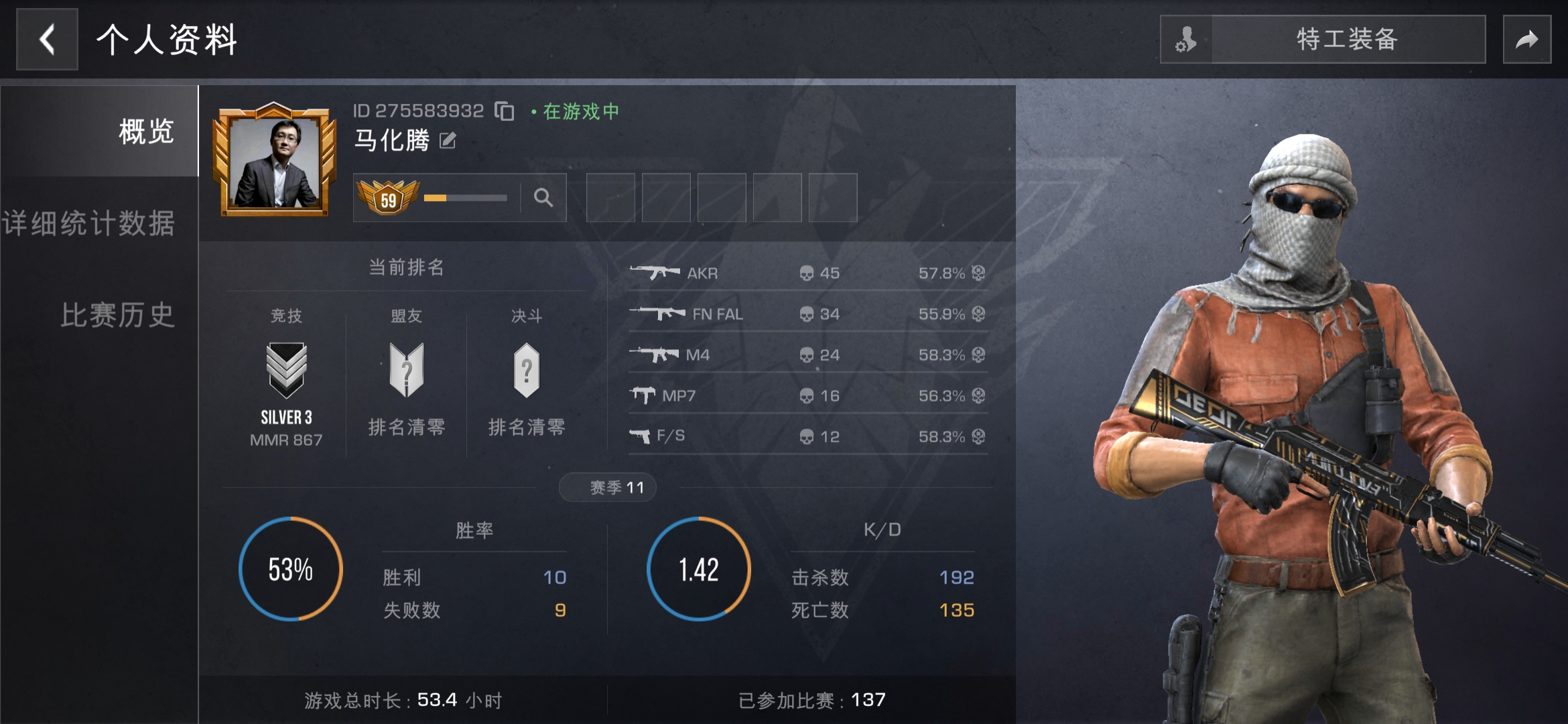The width and height of the screenshot is (1568, 724).
Task: Click the share arrow icon top right
Action: [1527, 40]
